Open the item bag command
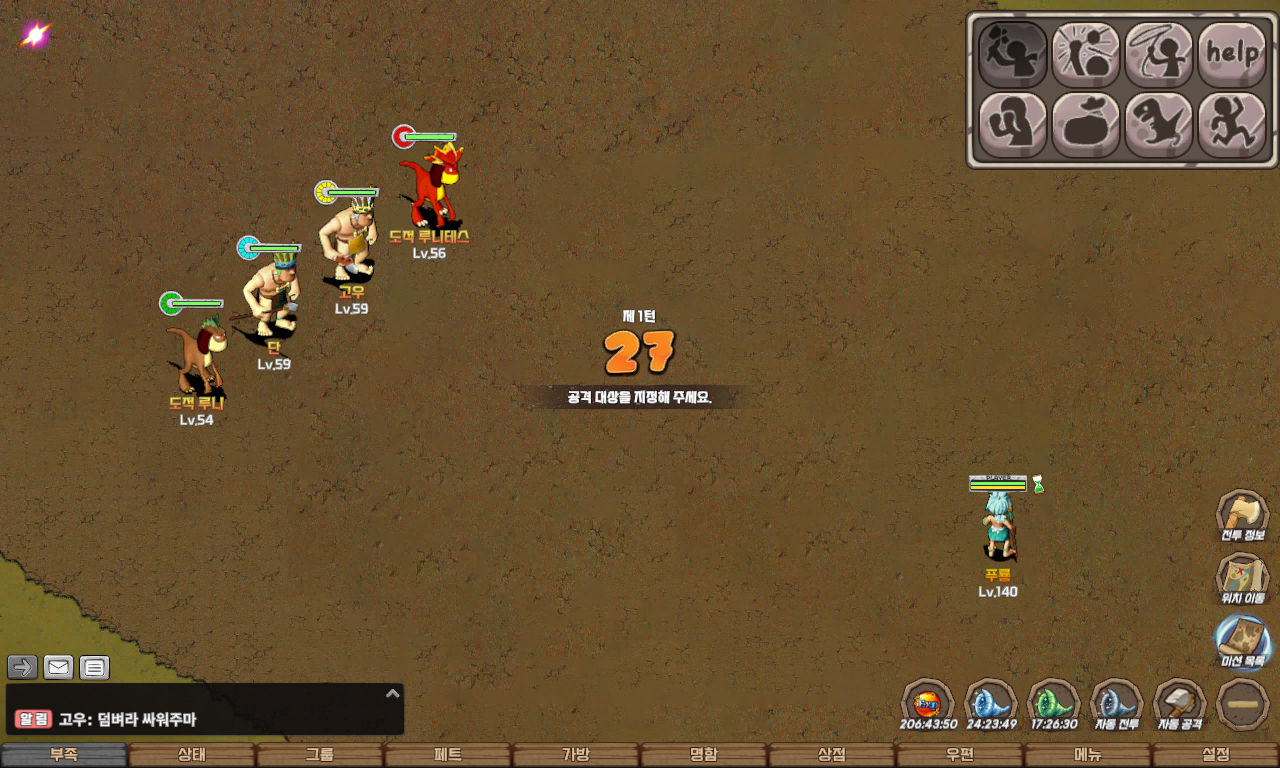The width and height of the screenshot is (1280, 768). 1085,125
